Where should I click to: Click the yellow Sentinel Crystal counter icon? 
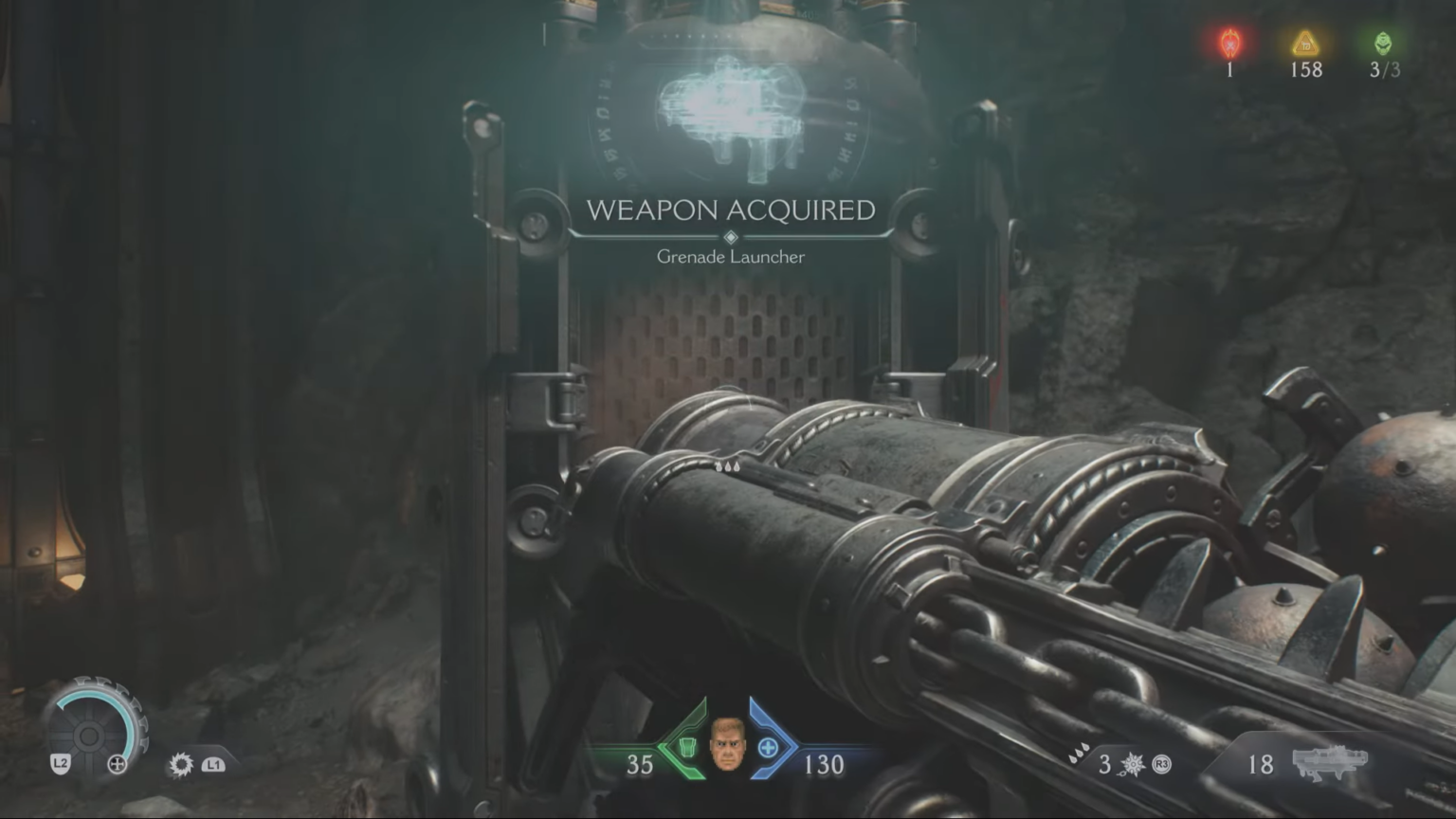1304,43
